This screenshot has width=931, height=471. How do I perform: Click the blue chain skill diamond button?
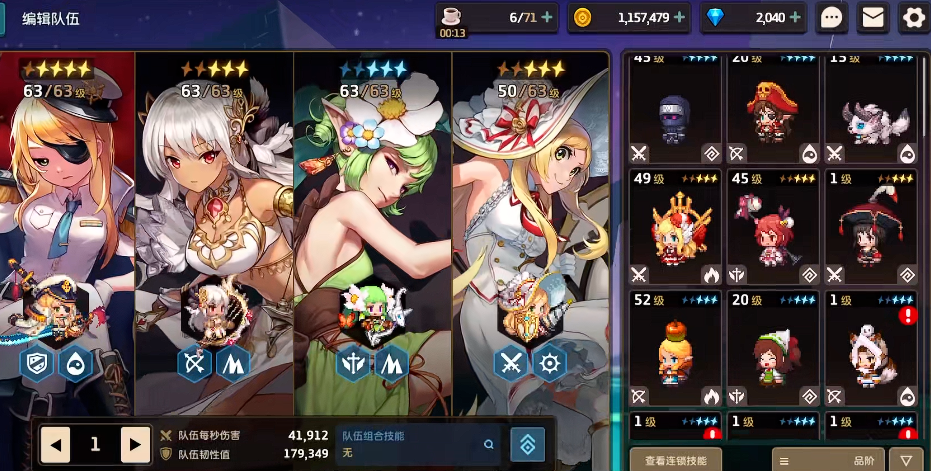tap(527, 444)
